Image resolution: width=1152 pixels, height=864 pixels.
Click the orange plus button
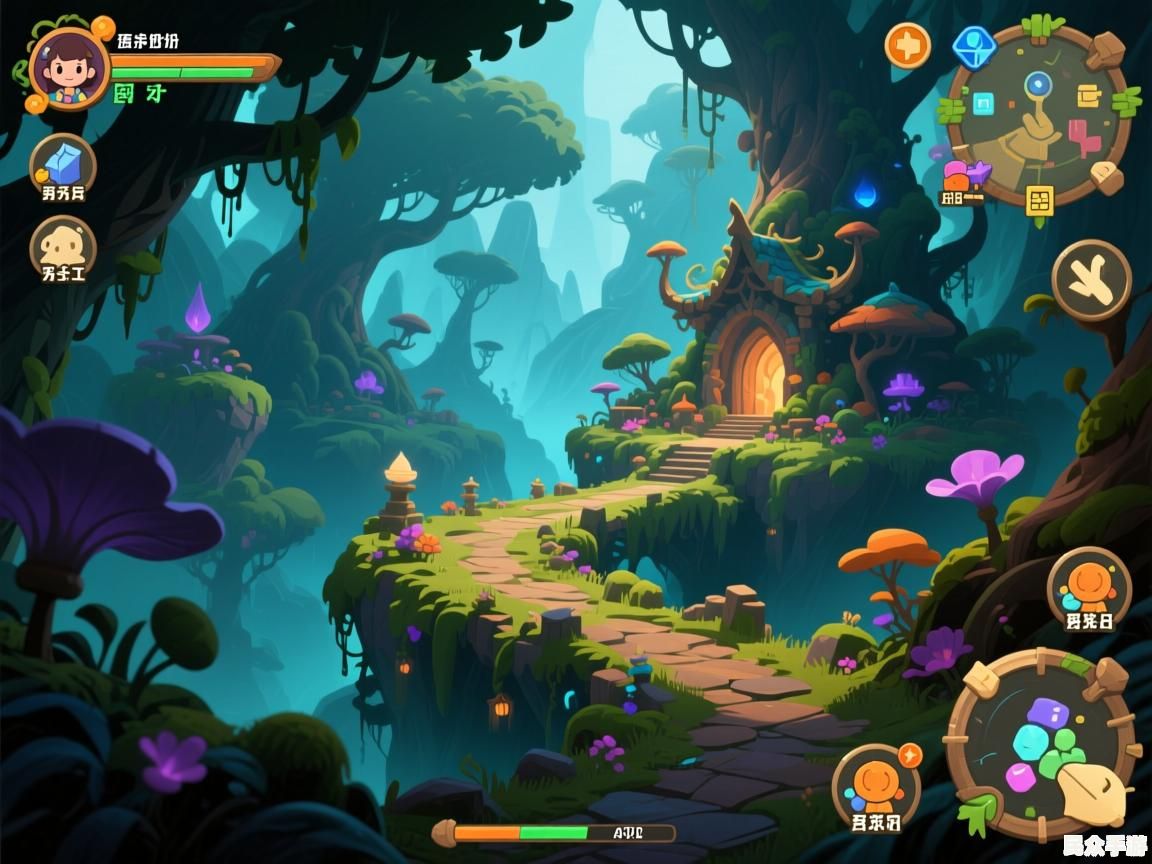tap(907, 45)
